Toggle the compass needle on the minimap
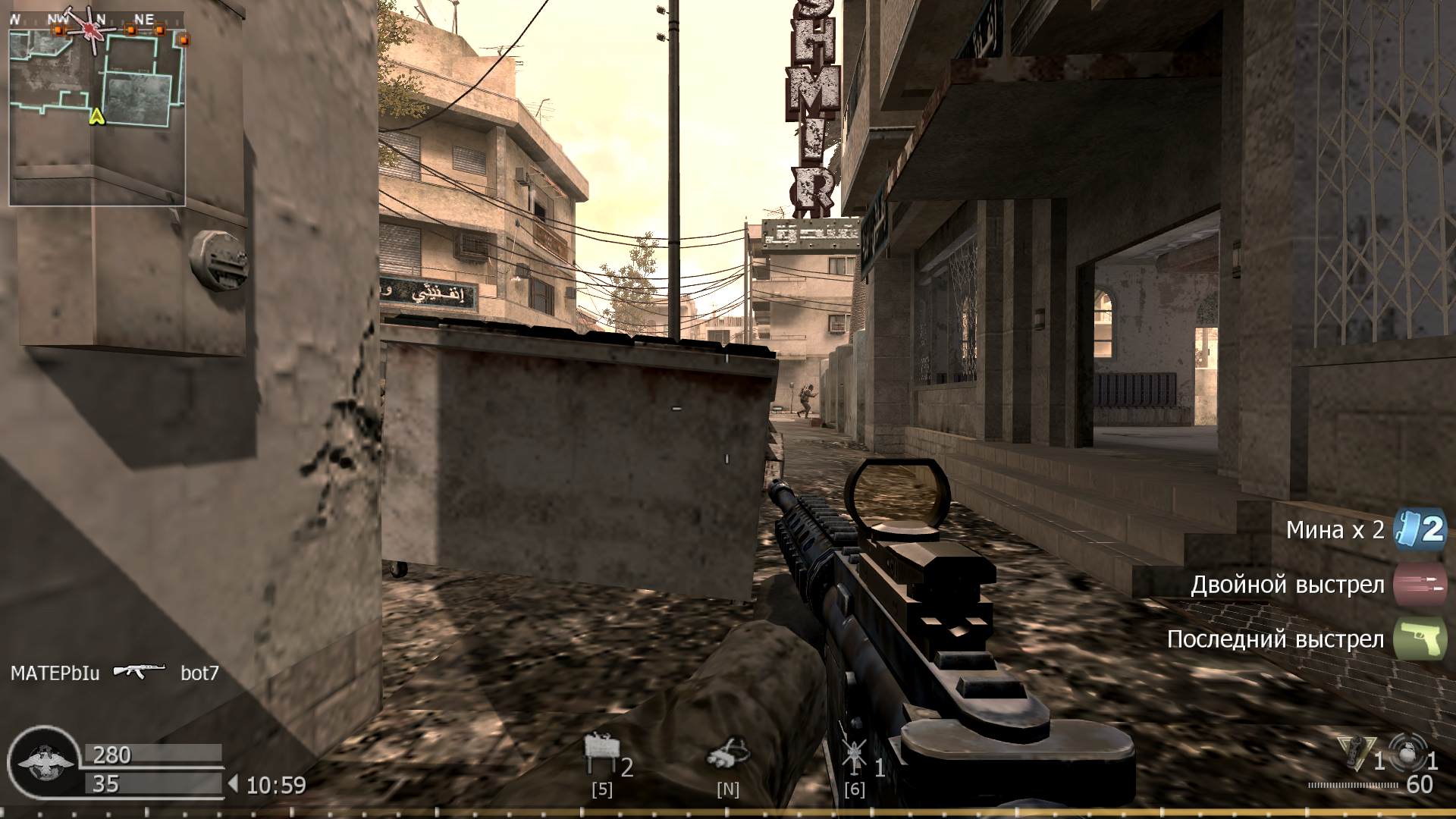This screenshot has width=1456, height=819. (89, 29)
